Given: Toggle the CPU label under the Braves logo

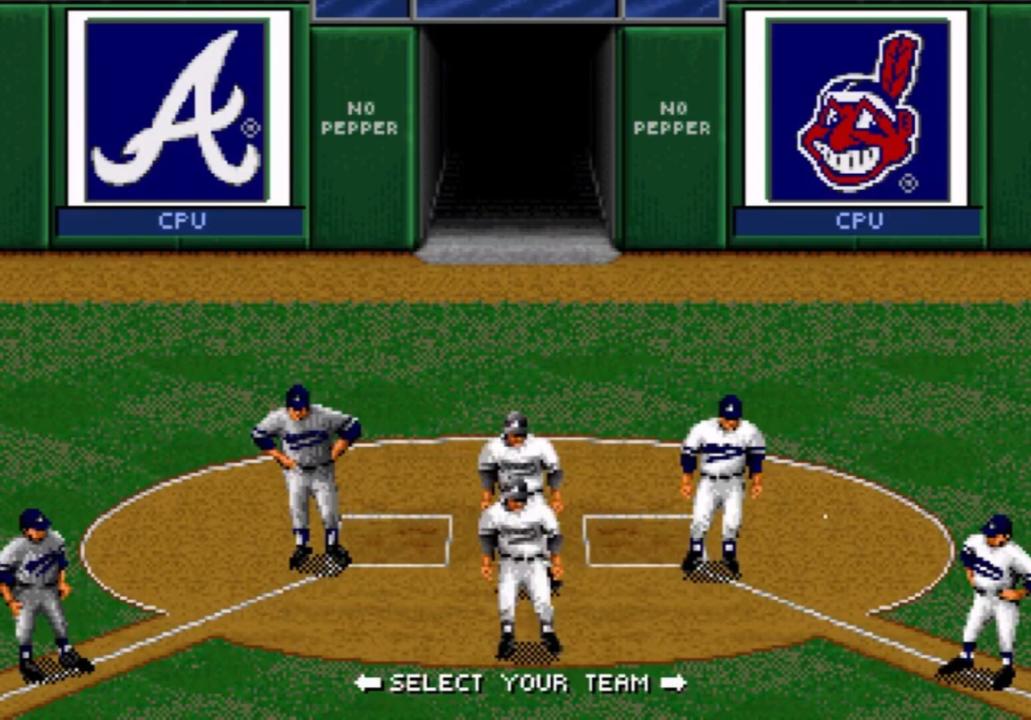Looking at the screenshot, I should pyautogui.click(x=181, y=221).
